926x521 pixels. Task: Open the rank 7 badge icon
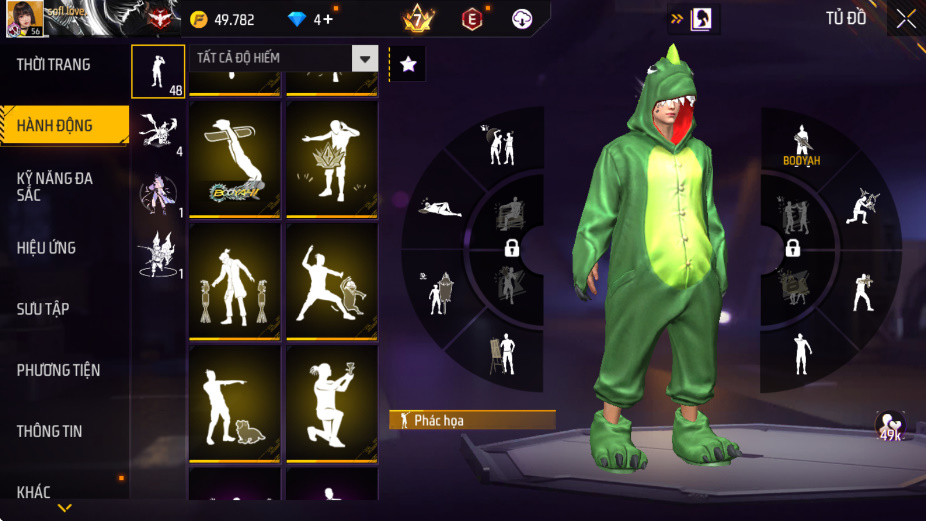click(x=417, y=19)
